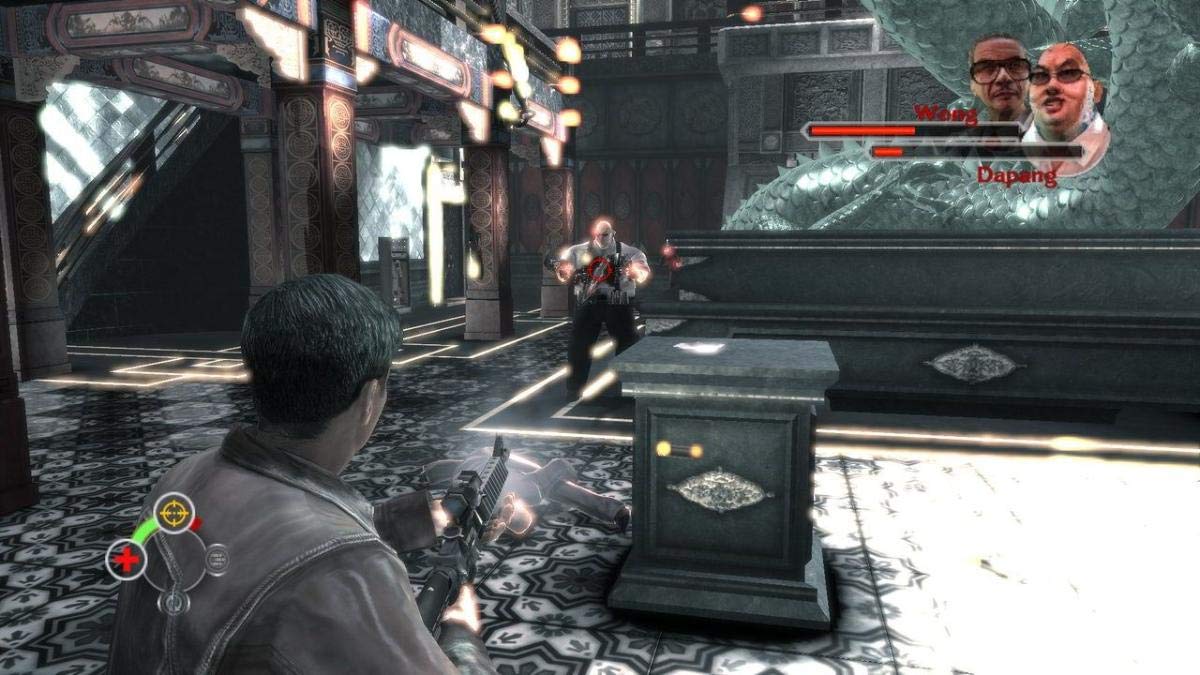The height and width of the screenshot is (675, 1200).
Task: Use the red cross health restore icon
Action: tap(127, 560)
